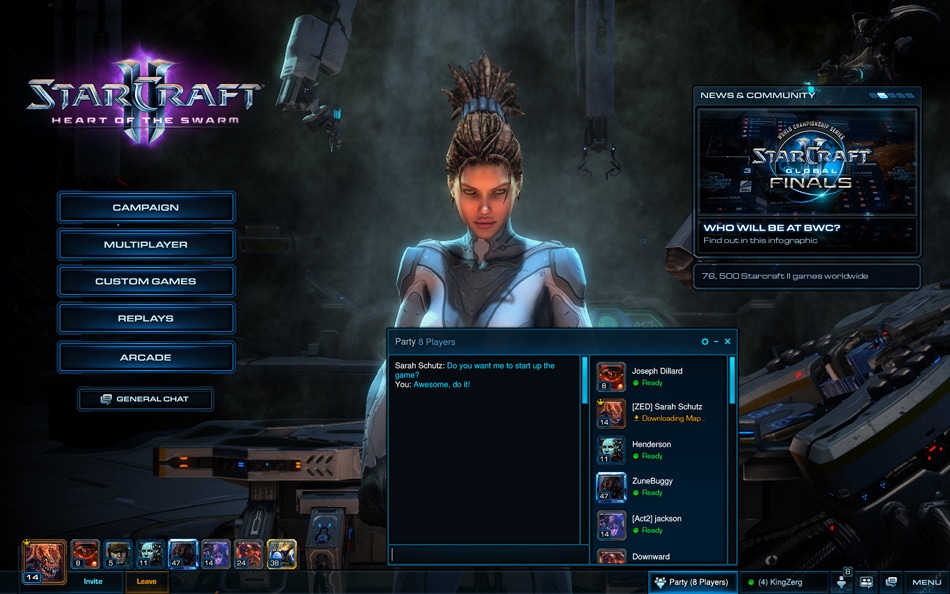950x594 pixels.
Task: Click the Invite button for the party
Action: 93,581
